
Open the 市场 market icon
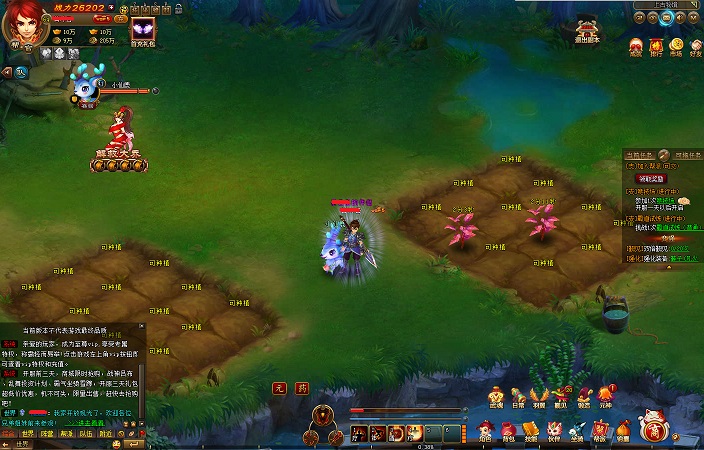click(x=677, y=47)
